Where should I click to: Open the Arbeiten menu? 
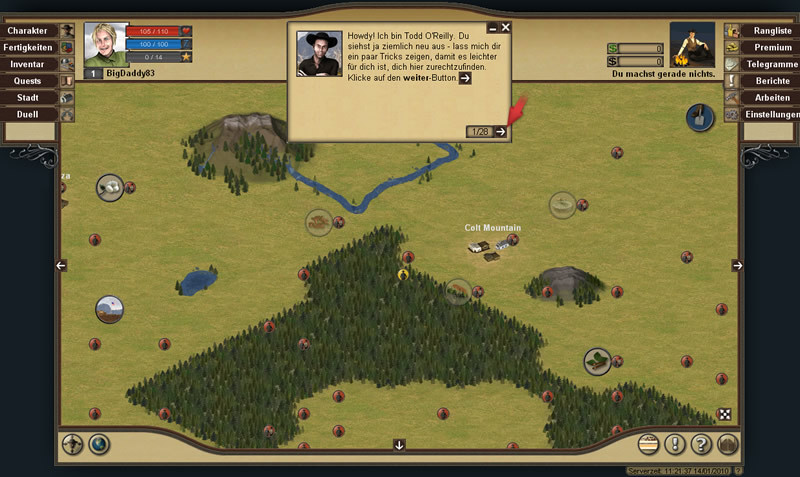pos(773,98)
